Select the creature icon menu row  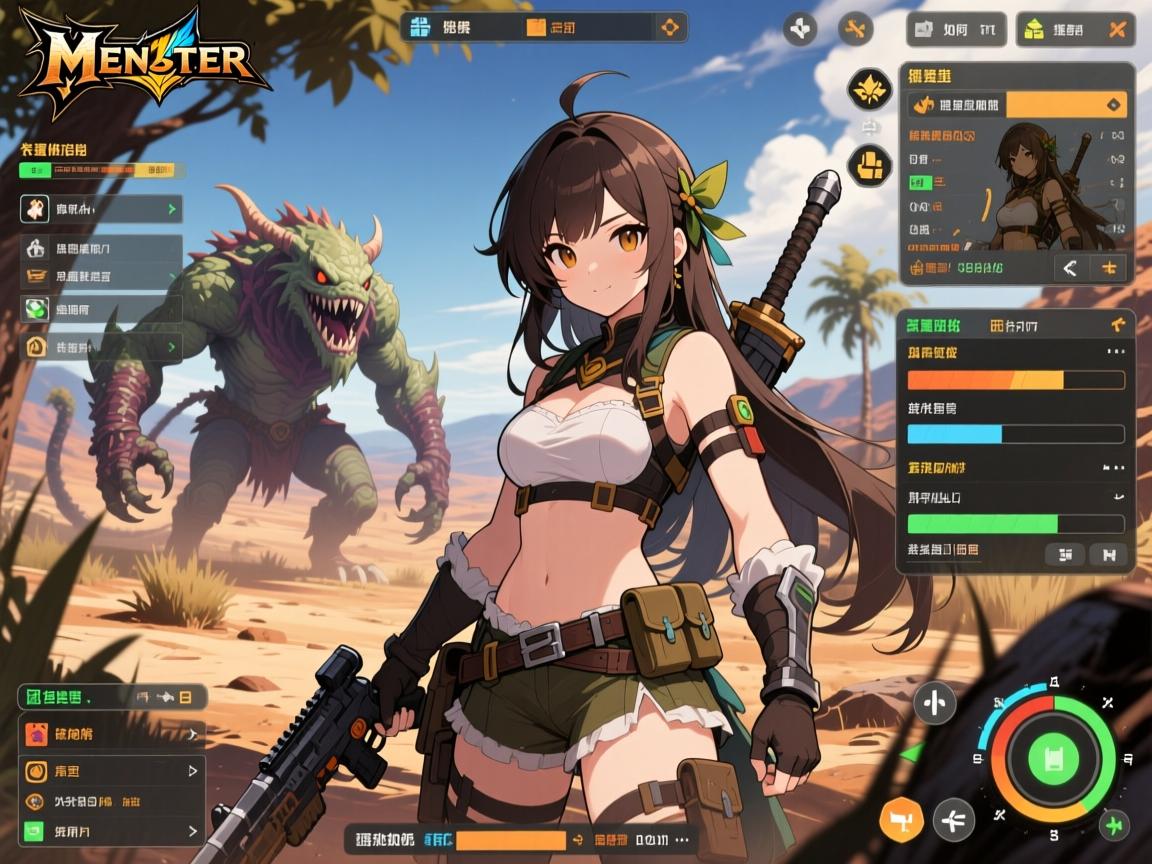coord(101,209)
